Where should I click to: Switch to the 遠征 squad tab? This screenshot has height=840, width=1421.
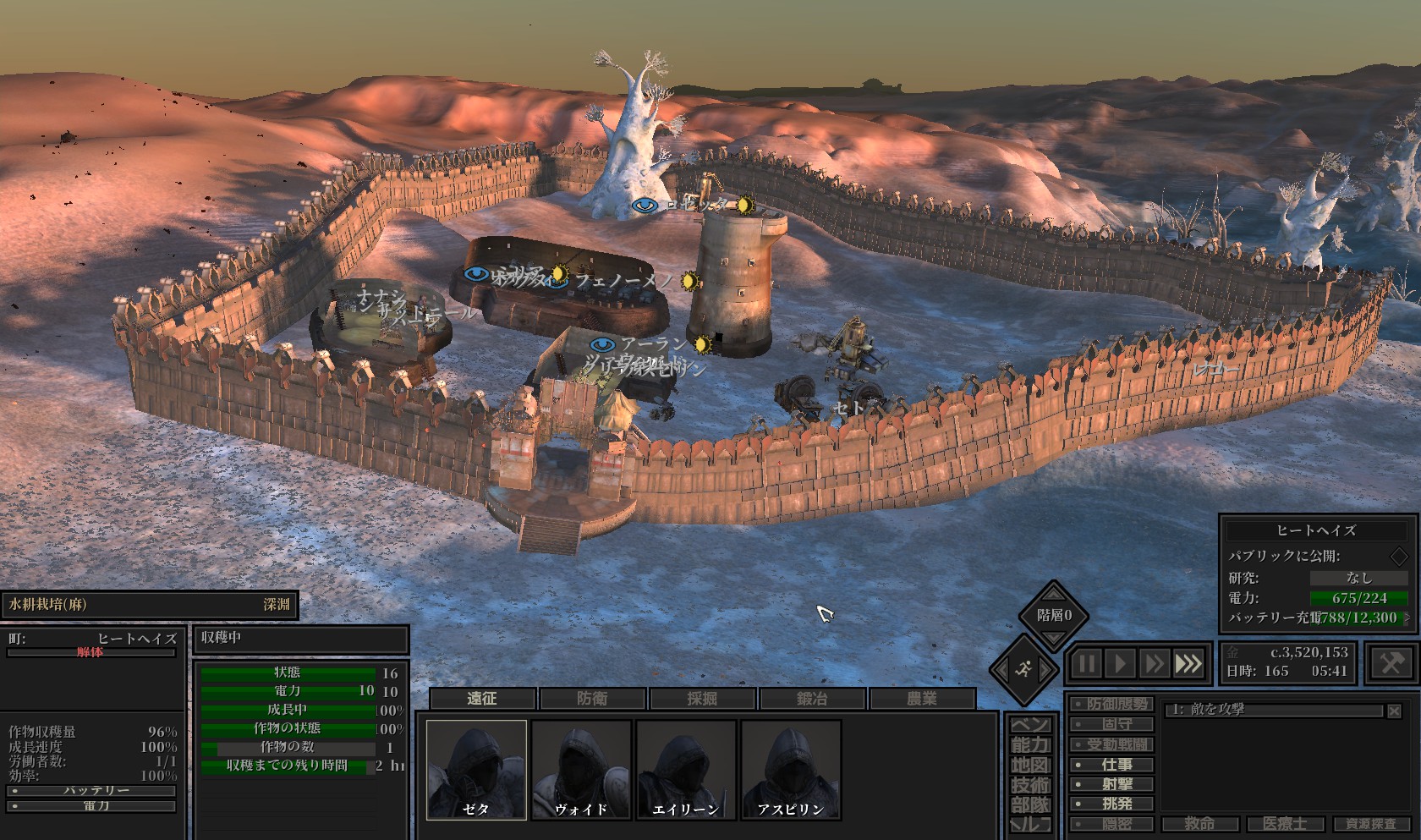[482, 699]
